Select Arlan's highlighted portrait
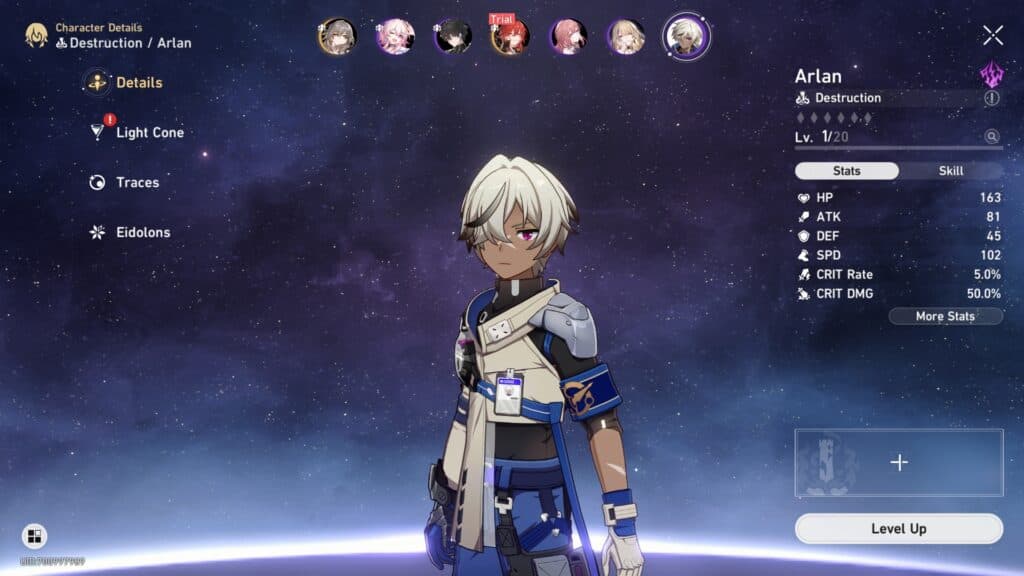The width and height of the screenshot is (1024, 576). (687, 37)
